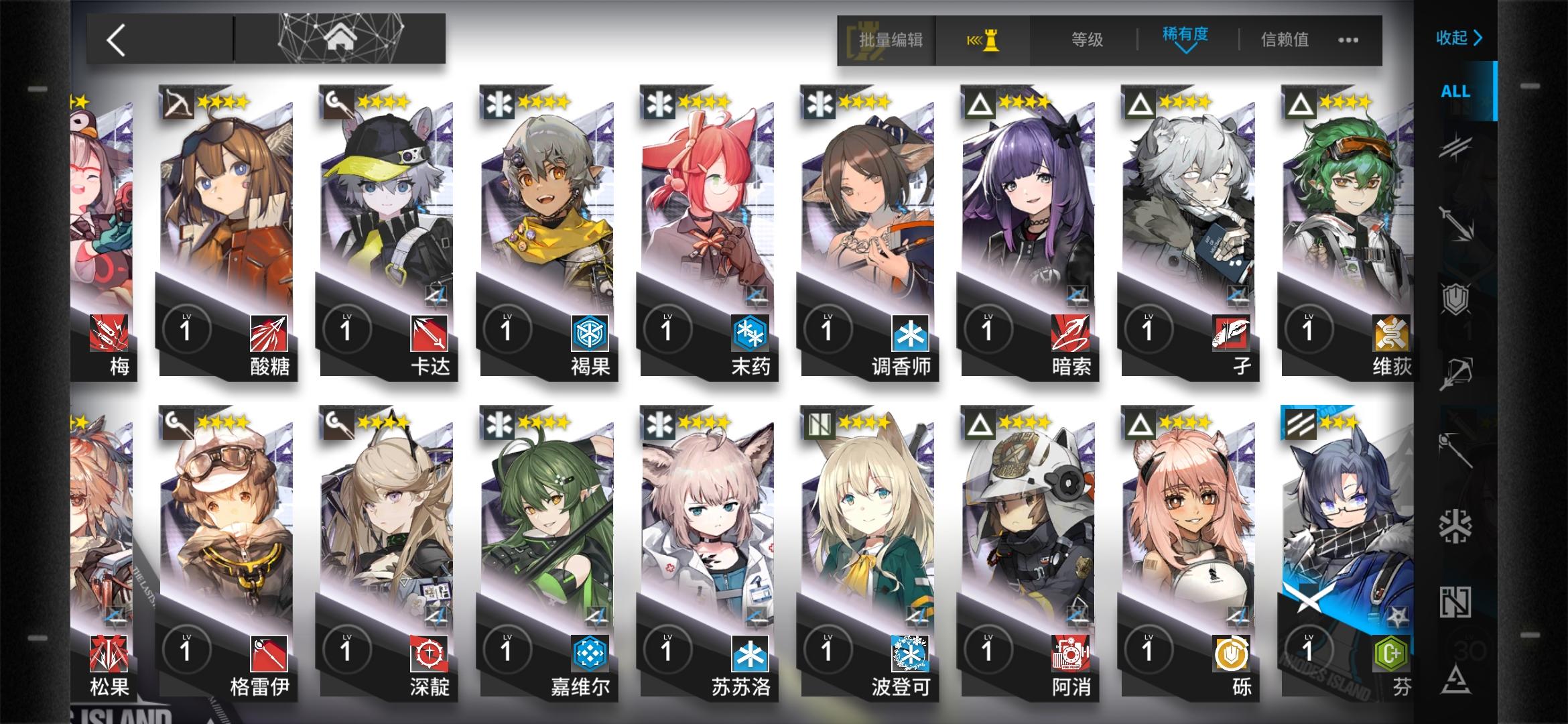Toggle the ALL class filter
The width and height of the screenshot is (1568, 724).
coord(1456,92)
